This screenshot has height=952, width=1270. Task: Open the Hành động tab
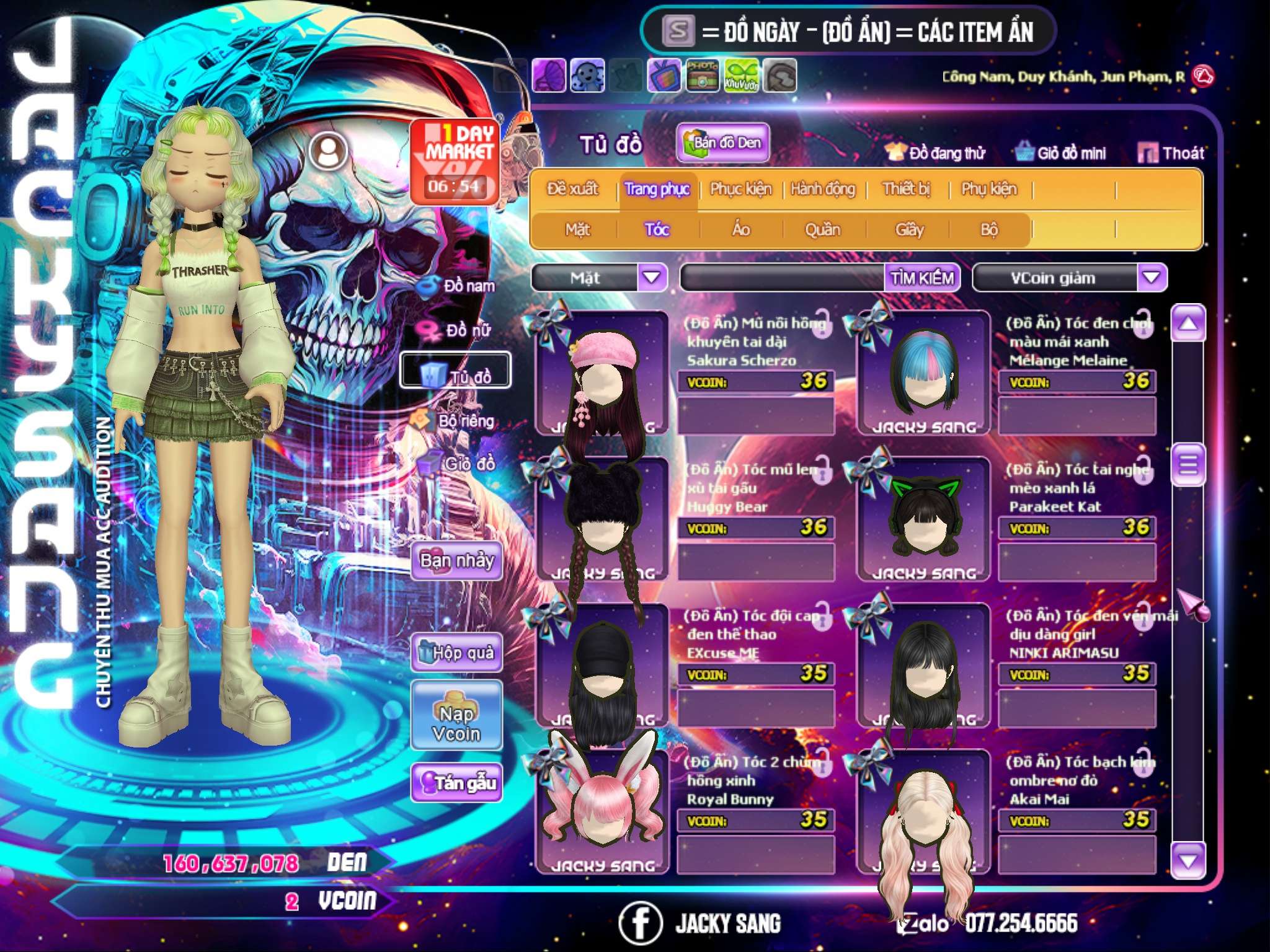823,189
